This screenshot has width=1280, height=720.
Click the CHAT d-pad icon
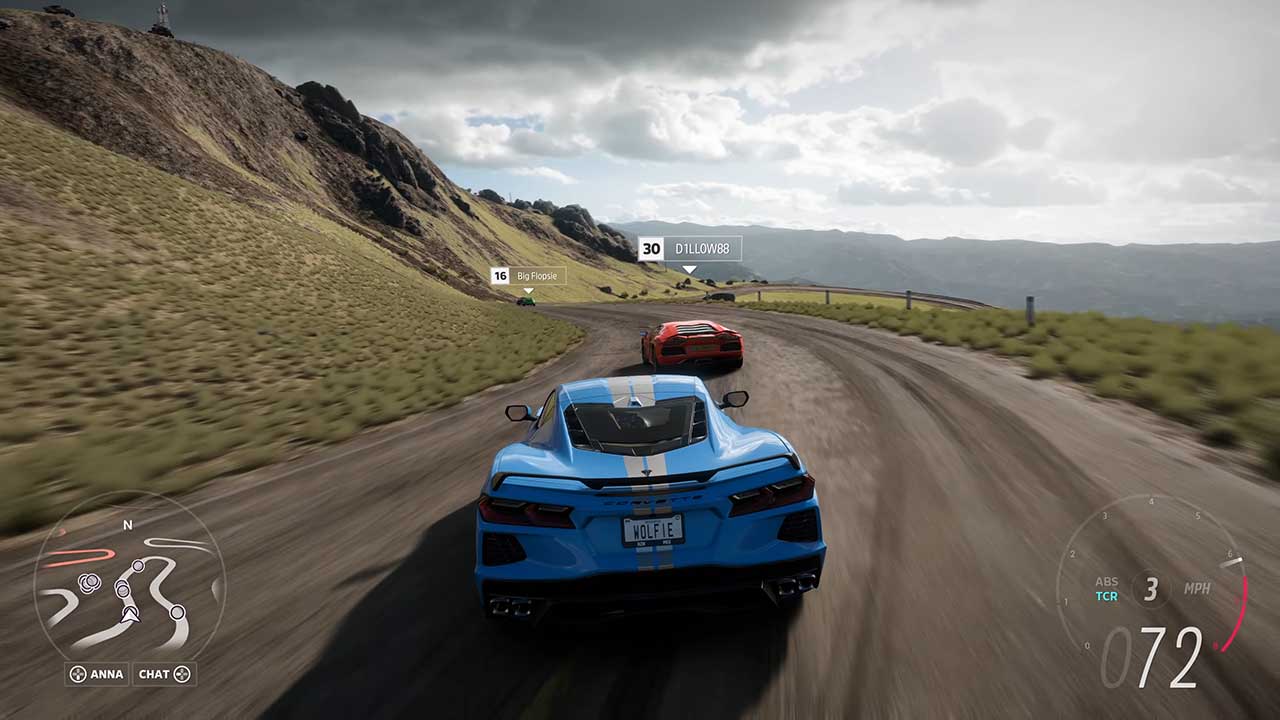[182, 674]
